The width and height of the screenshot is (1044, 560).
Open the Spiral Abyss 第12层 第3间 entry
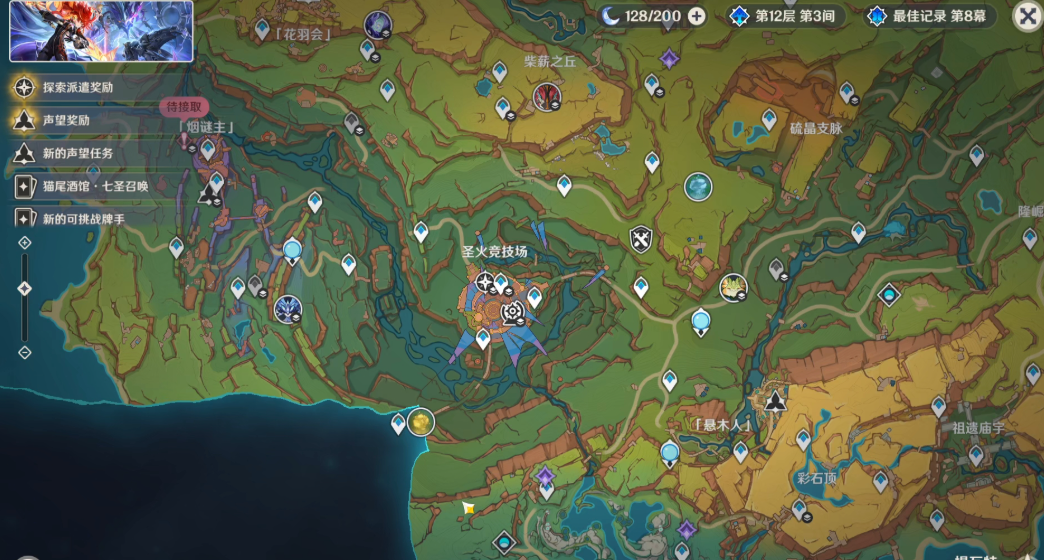tap(785, 16)
